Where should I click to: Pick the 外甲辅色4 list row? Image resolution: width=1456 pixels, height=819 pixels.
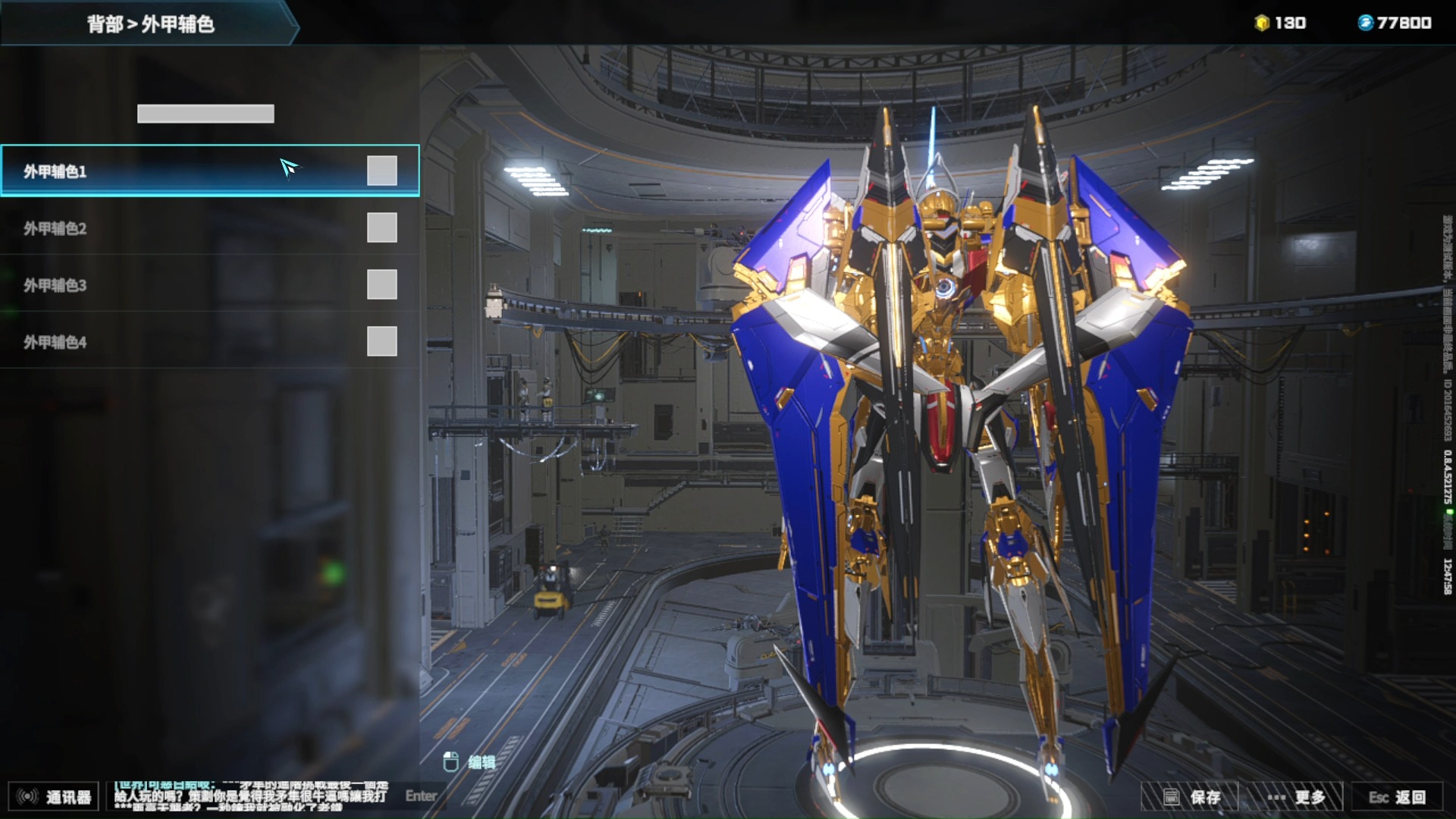(x=152, y=342)
